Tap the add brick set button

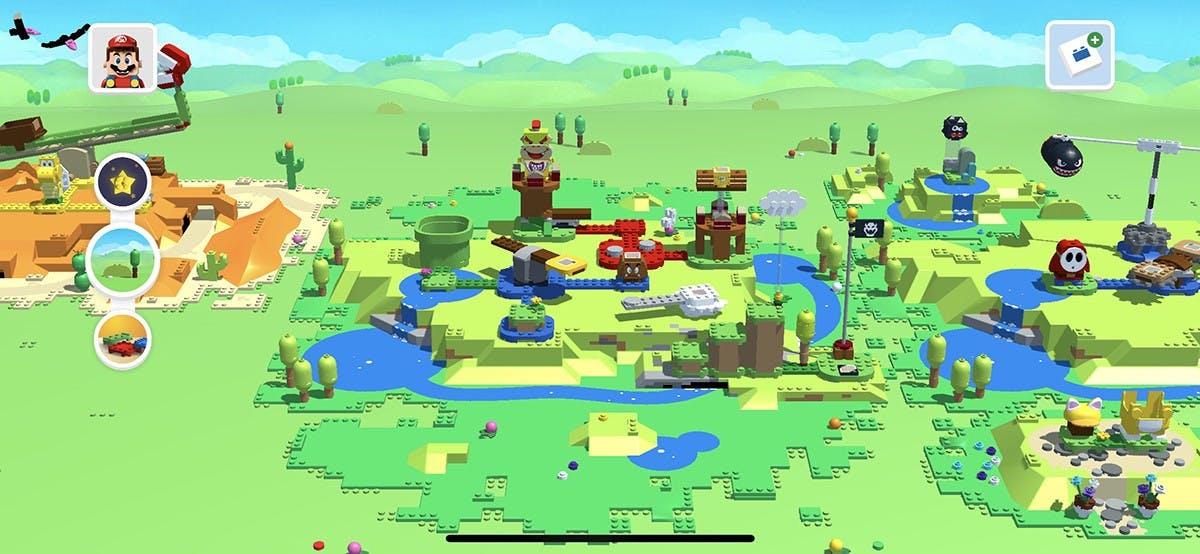pyautogui.click(x=1080, y=56)
